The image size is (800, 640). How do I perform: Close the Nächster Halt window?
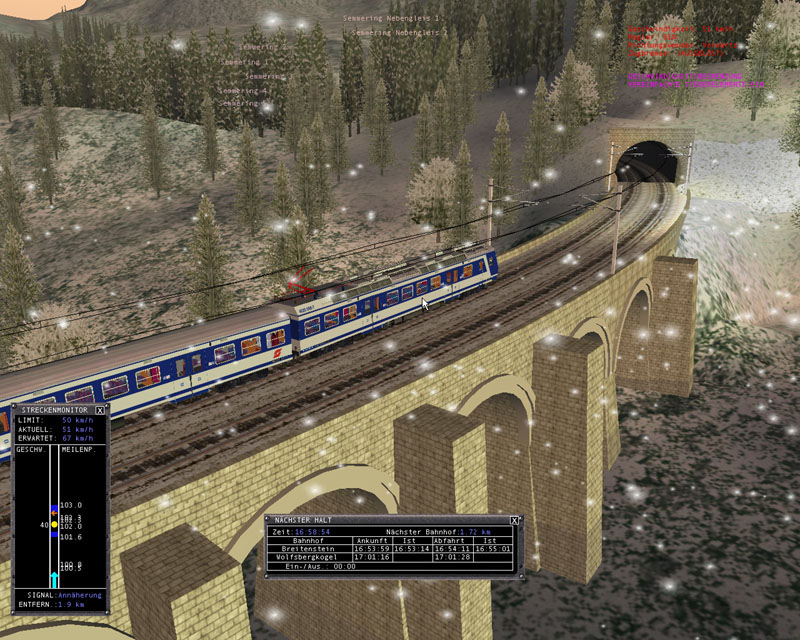click(515, 521)
